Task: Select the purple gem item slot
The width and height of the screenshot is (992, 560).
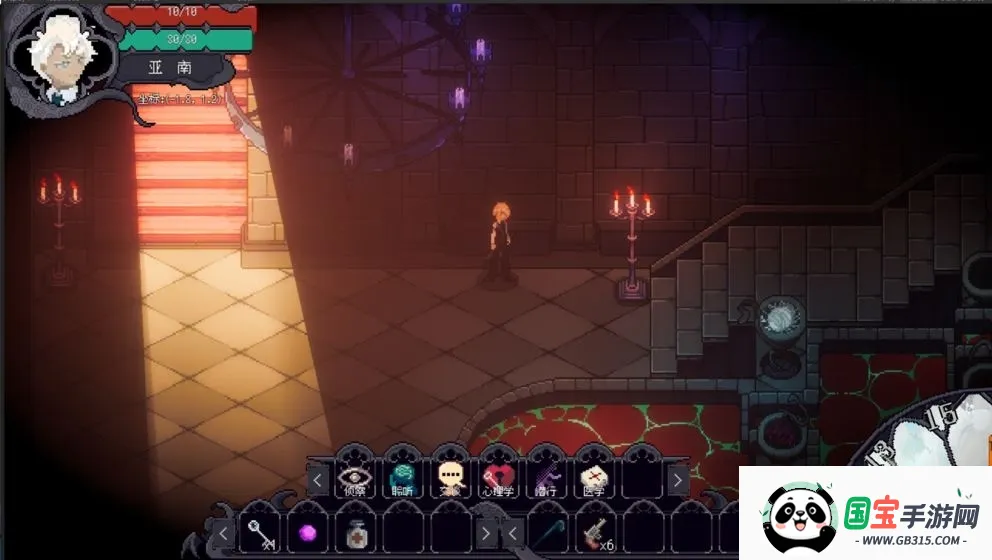Action: coord(308,534)
